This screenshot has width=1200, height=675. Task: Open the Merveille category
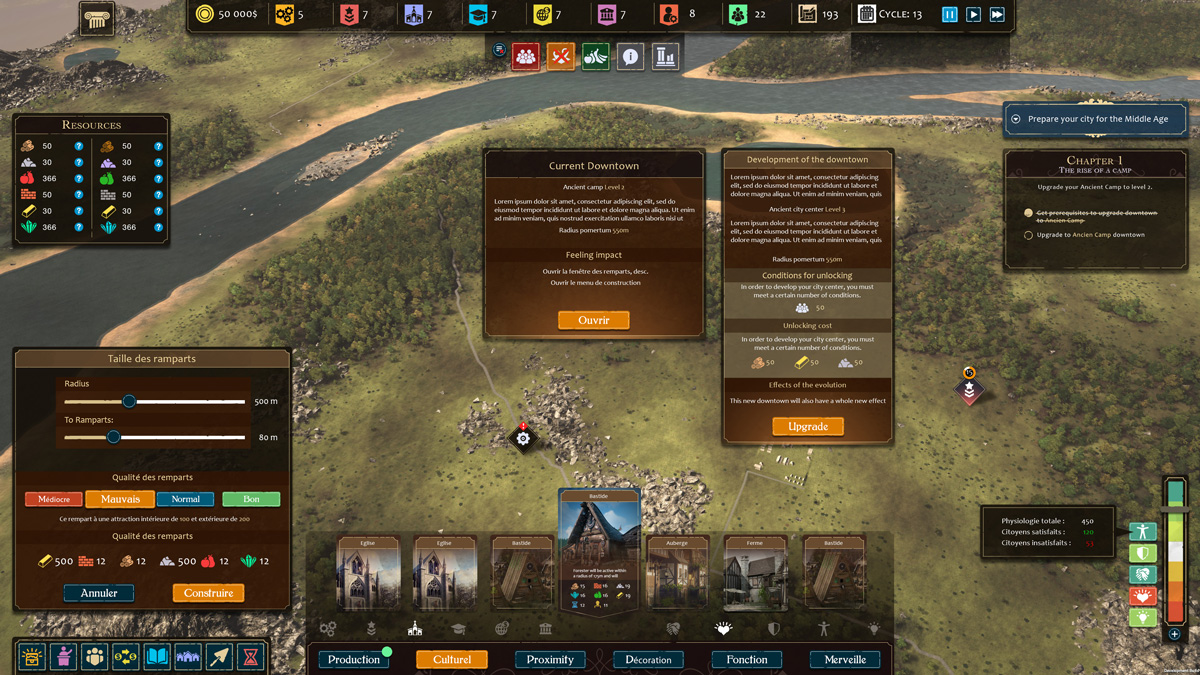click(x=845, y=659)
